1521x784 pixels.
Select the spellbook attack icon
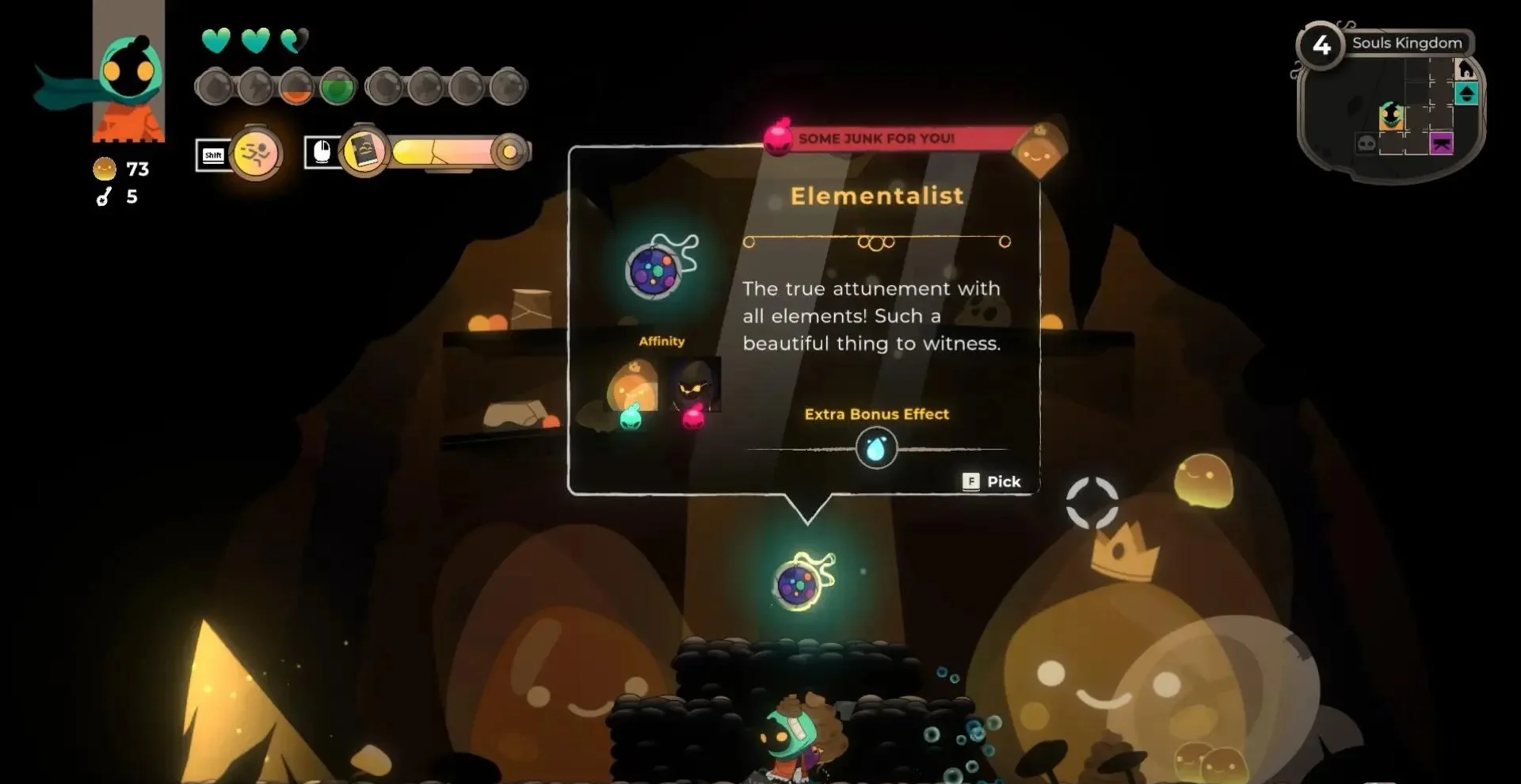pos(364,150)
